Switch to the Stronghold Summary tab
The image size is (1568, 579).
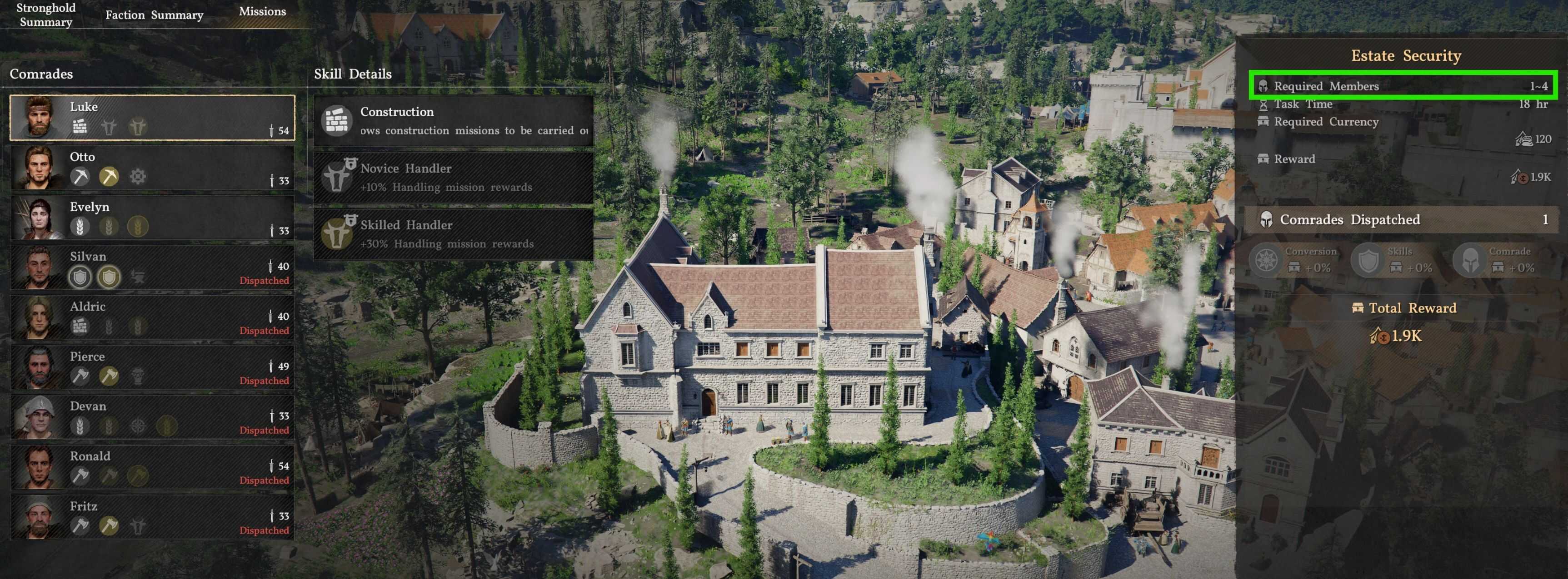point(45,15)
